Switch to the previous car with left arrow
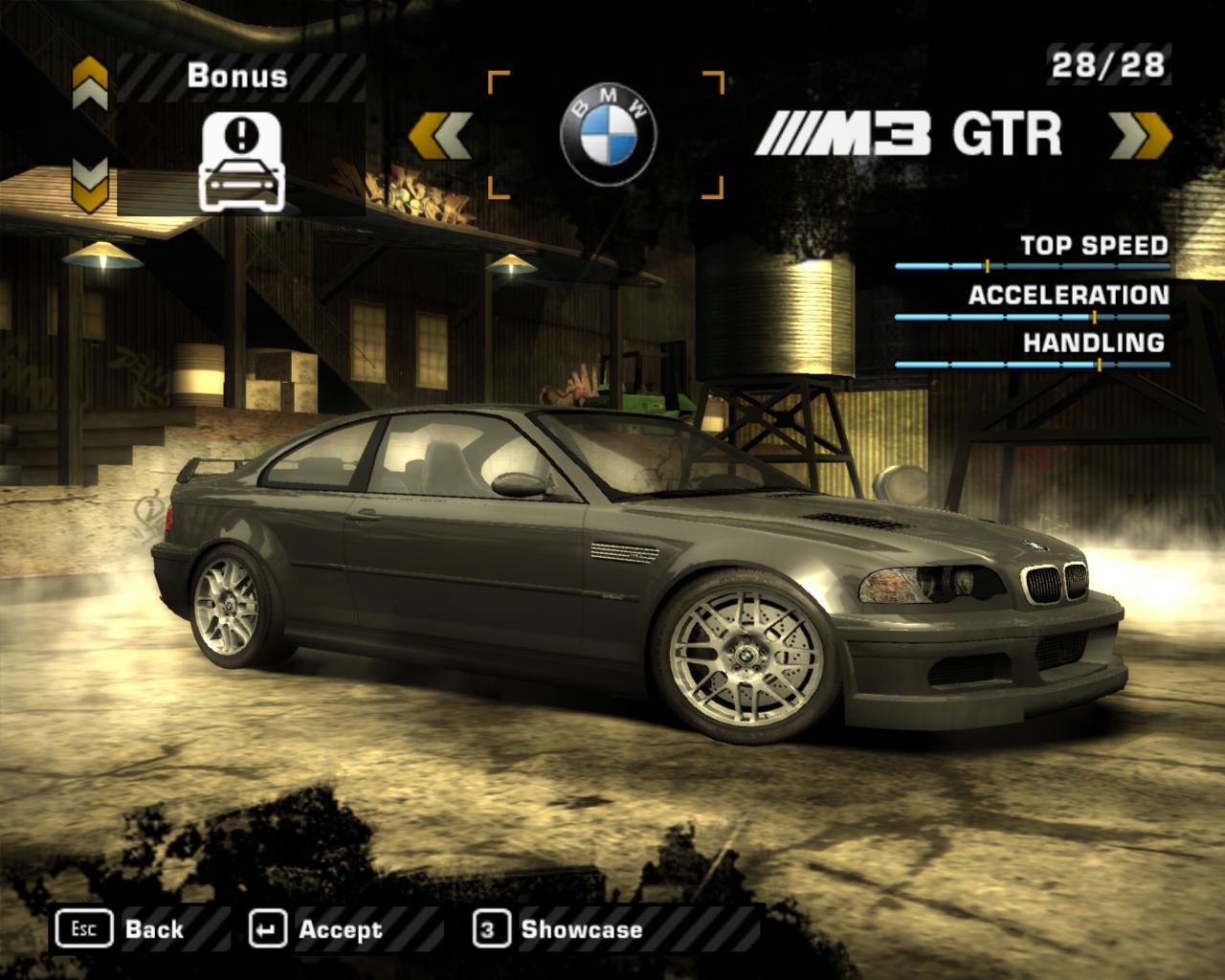This screenshot has width=1225, height=980. (x=439, y=135)
